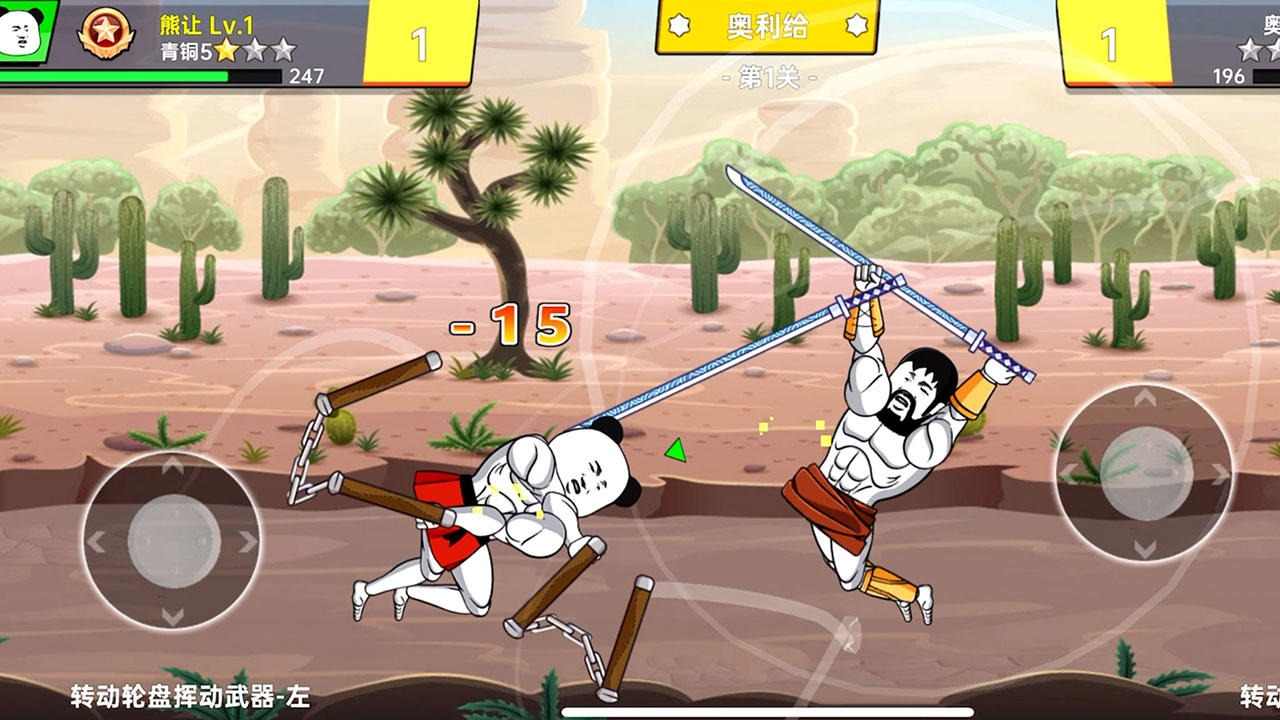The image size is (1280, 720).
Task: Click the right chevron beside the left joystick
Action: 247,543
